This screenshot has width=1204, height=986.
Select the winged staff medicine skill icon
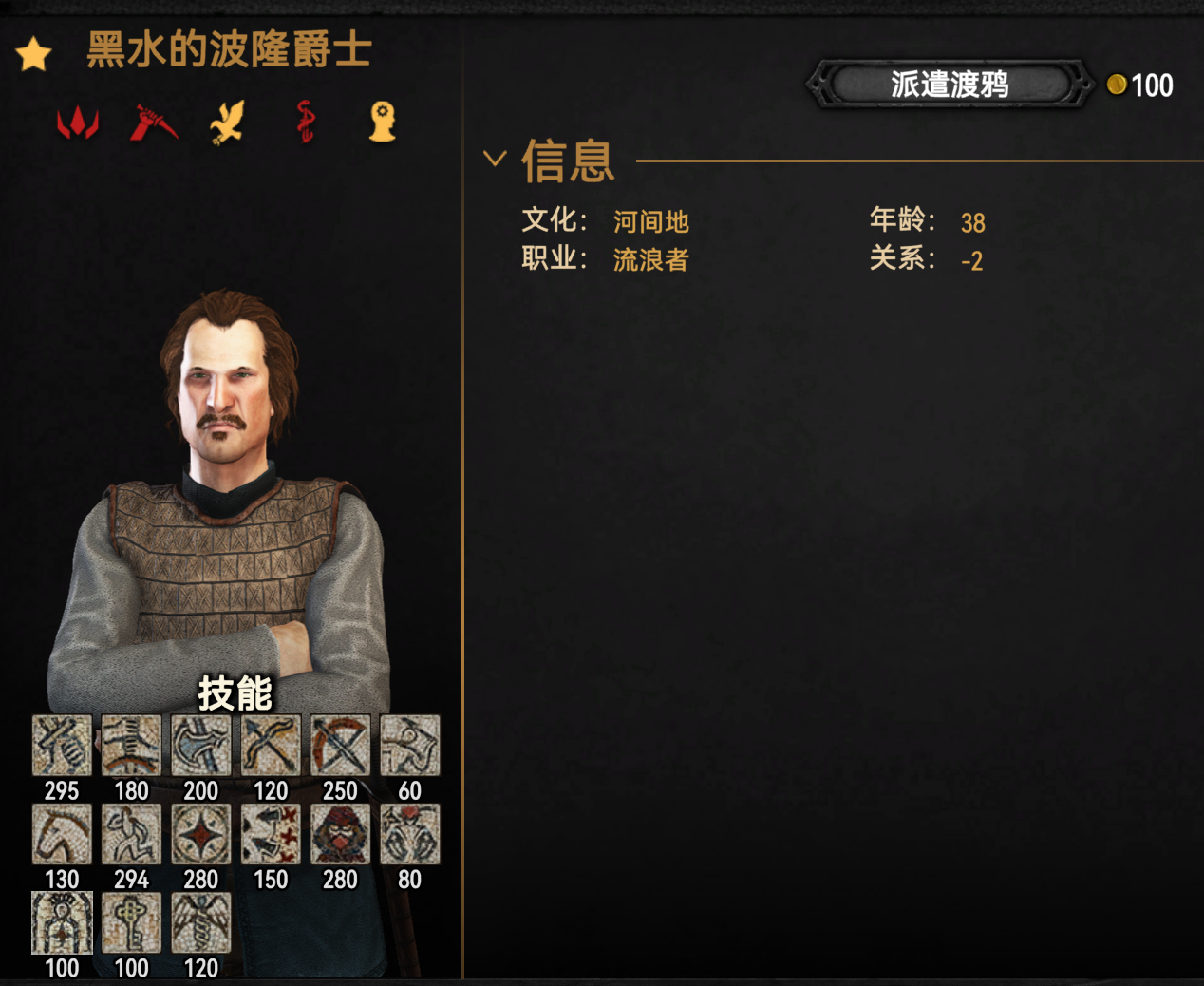pos(201,923)
